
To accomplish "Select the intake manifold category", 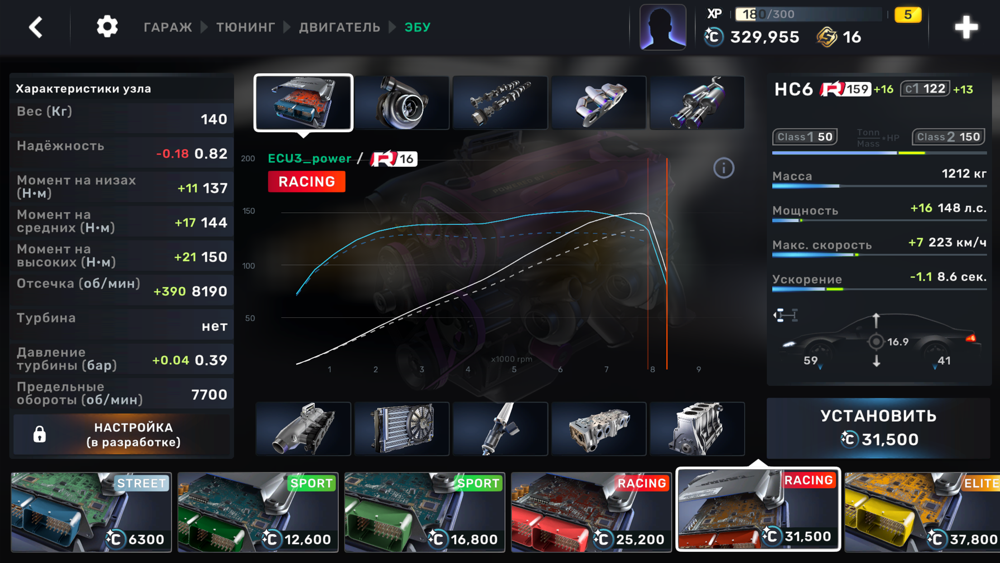I will [x=303, y=429].
